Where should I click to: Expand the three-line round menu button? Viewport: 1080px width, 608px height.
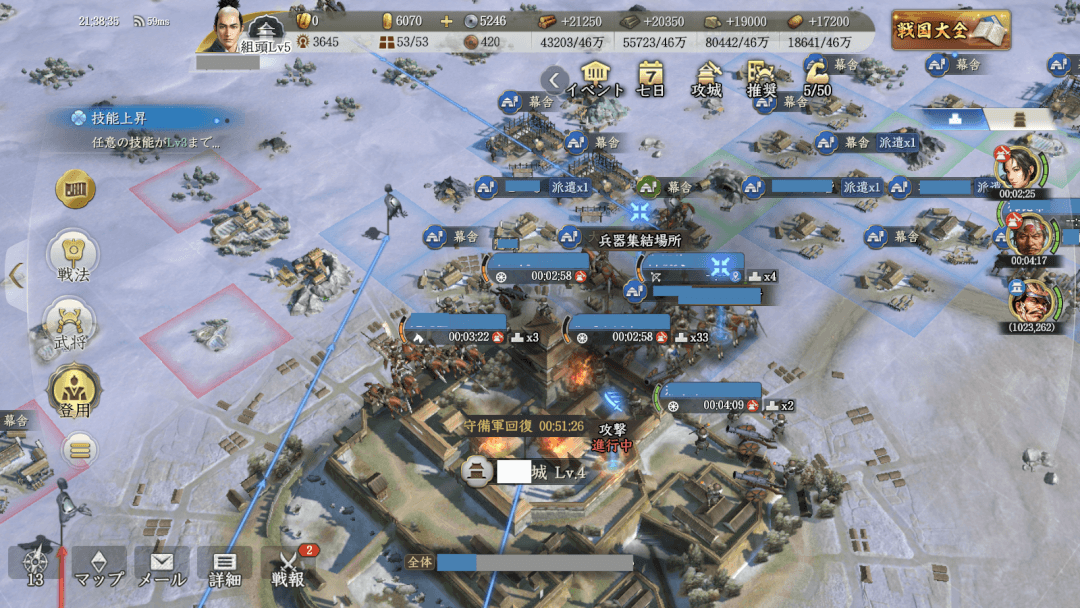80,448
